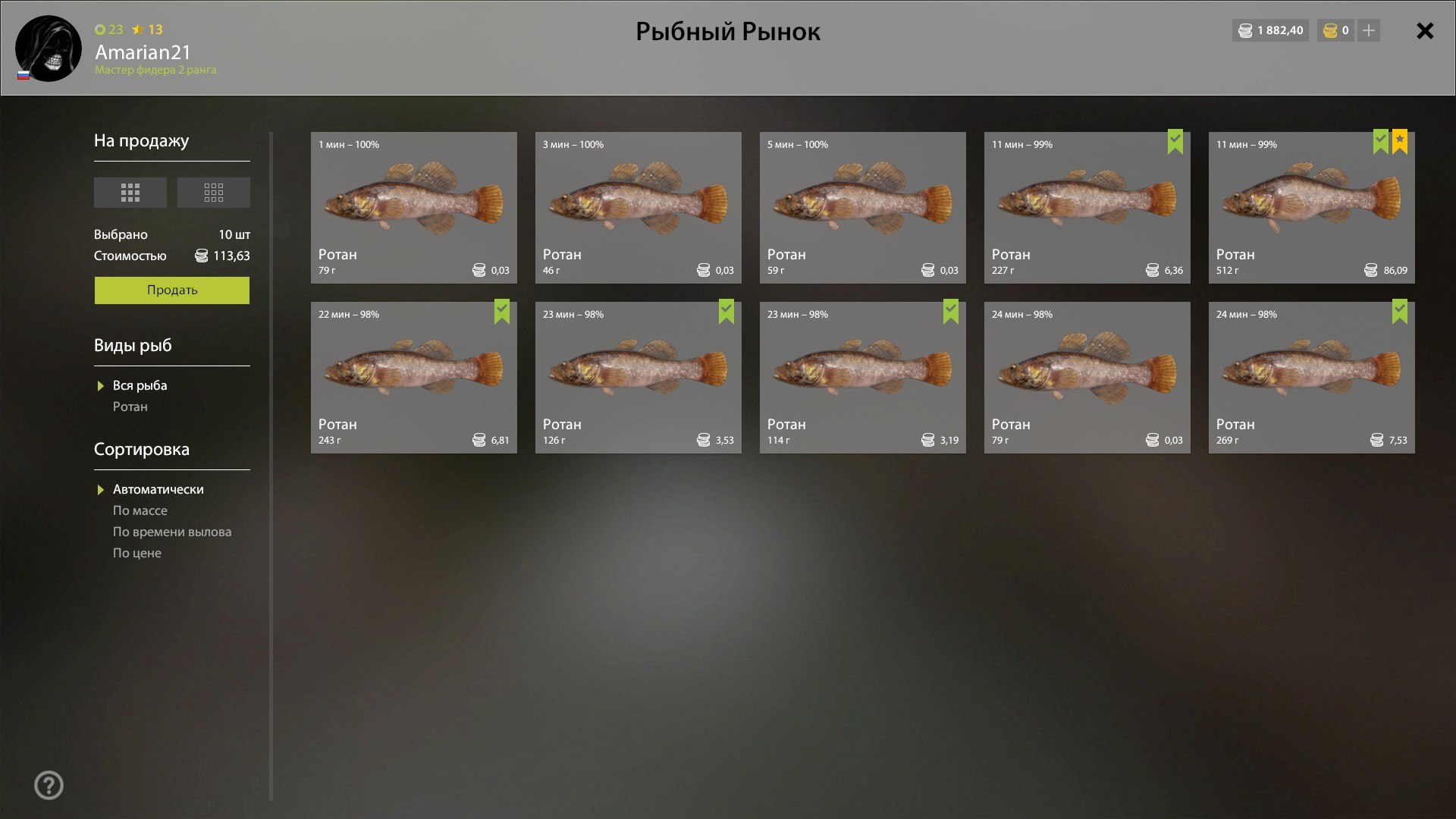Sell the selected fish with Продать
The image size is (1456, 819).
(x=172, y=290)
